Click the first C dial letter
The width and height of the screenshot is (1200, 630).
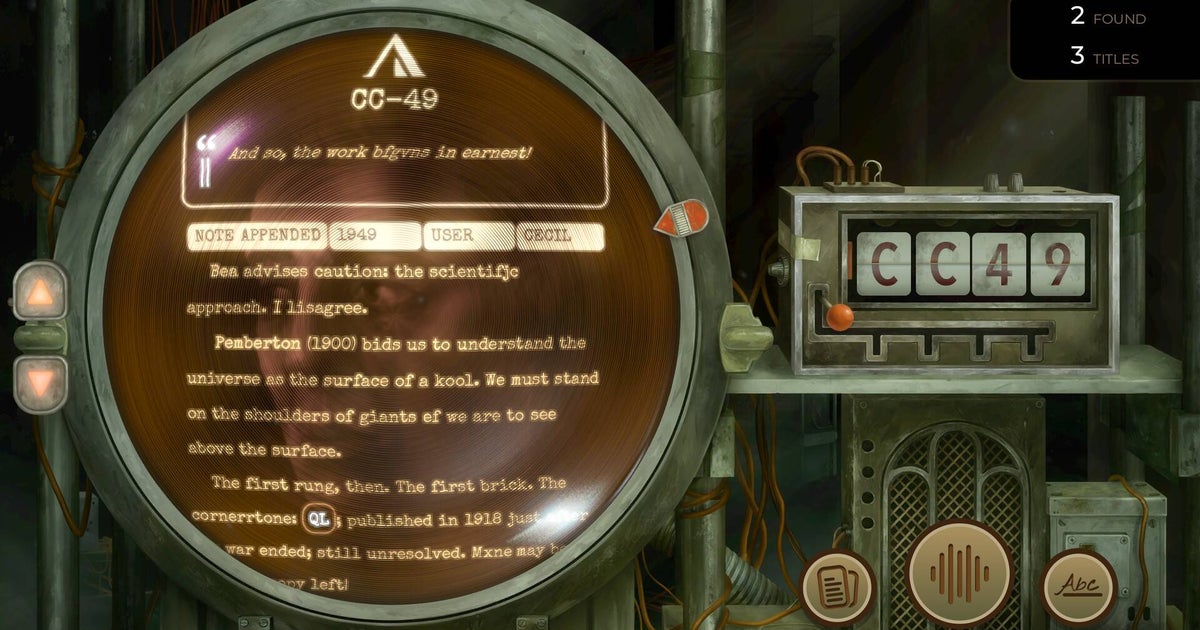point(883,264)
